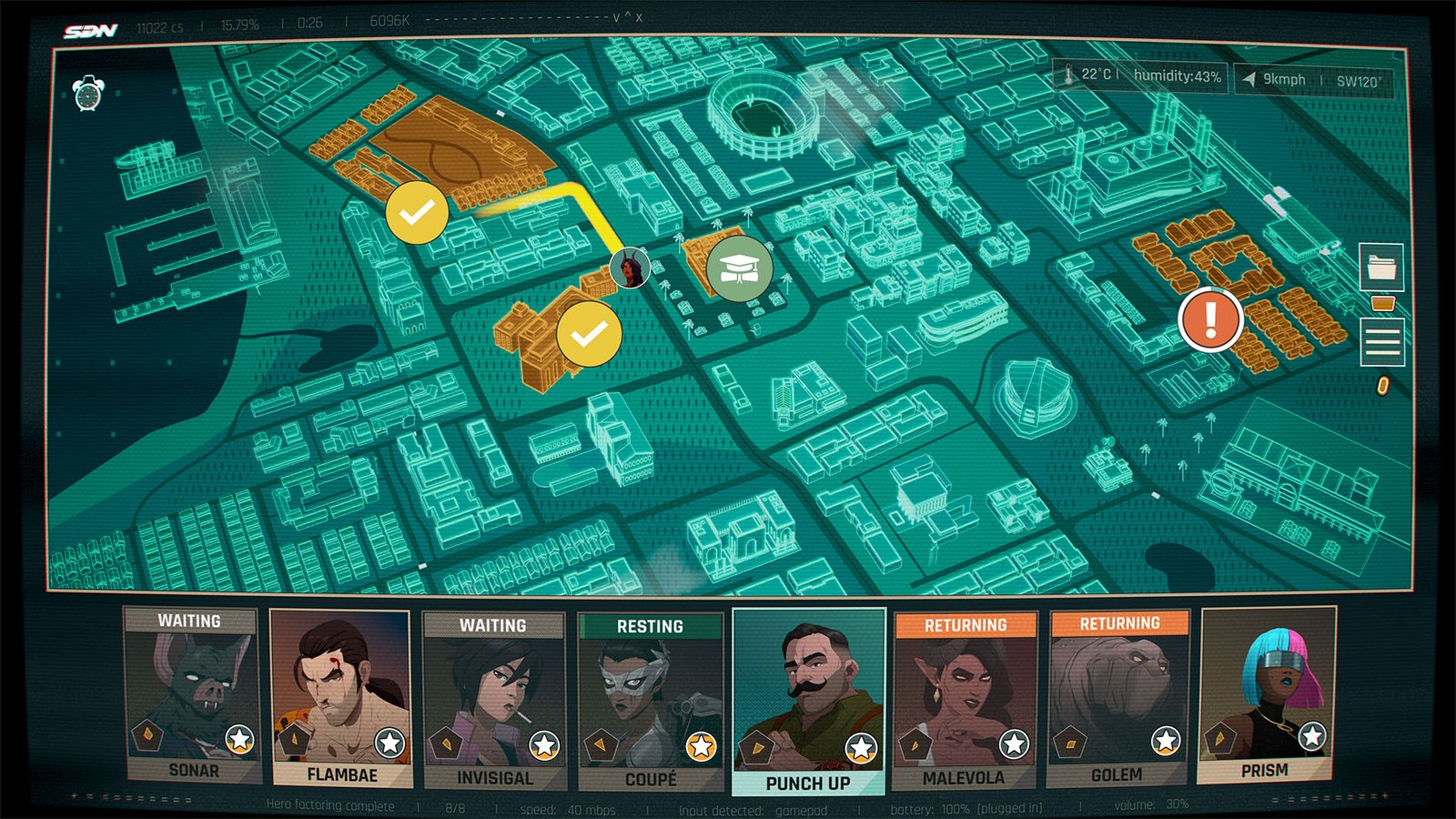Open the small orange folder tab in sidebar

point(1383,303)
